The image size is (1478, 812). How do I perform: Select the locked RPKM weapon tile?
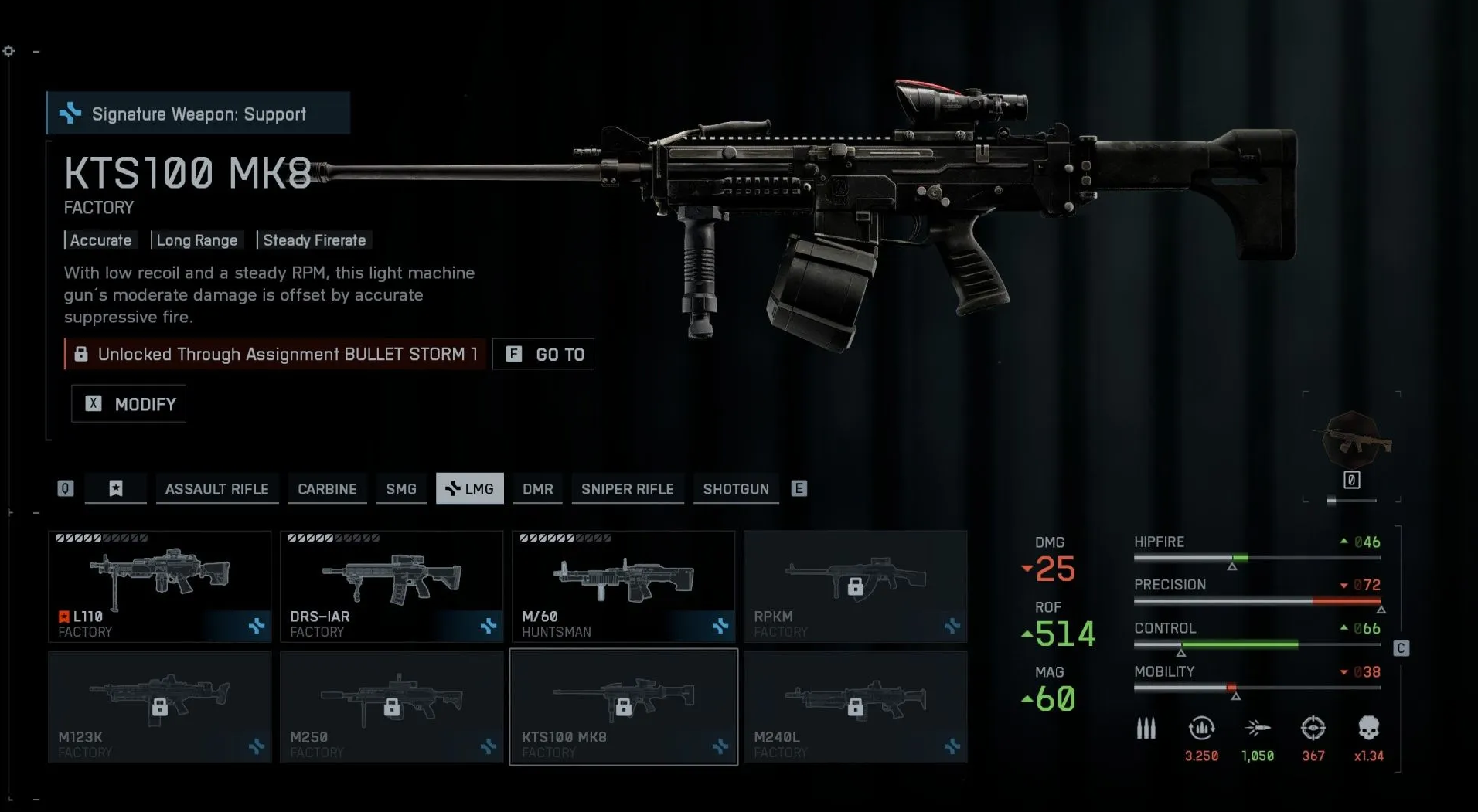point(855,586)
